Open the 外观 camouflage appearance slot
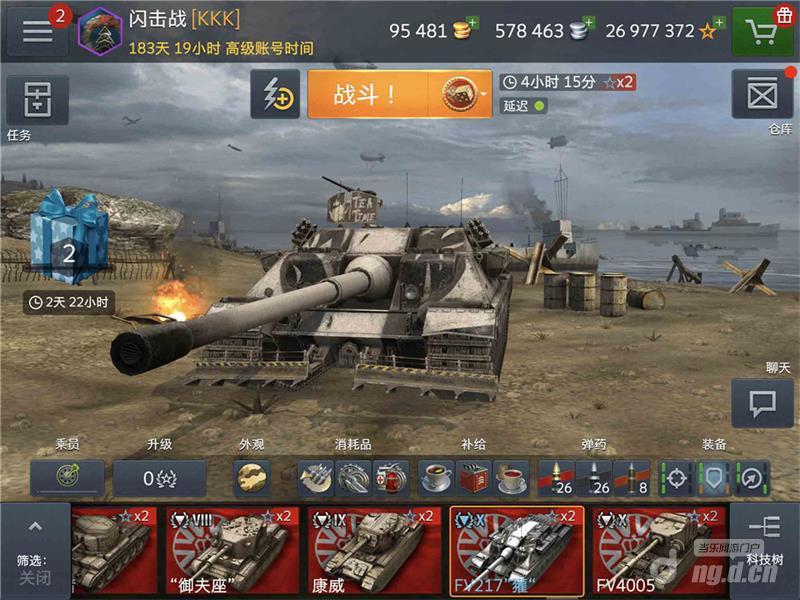 (251, 479)
